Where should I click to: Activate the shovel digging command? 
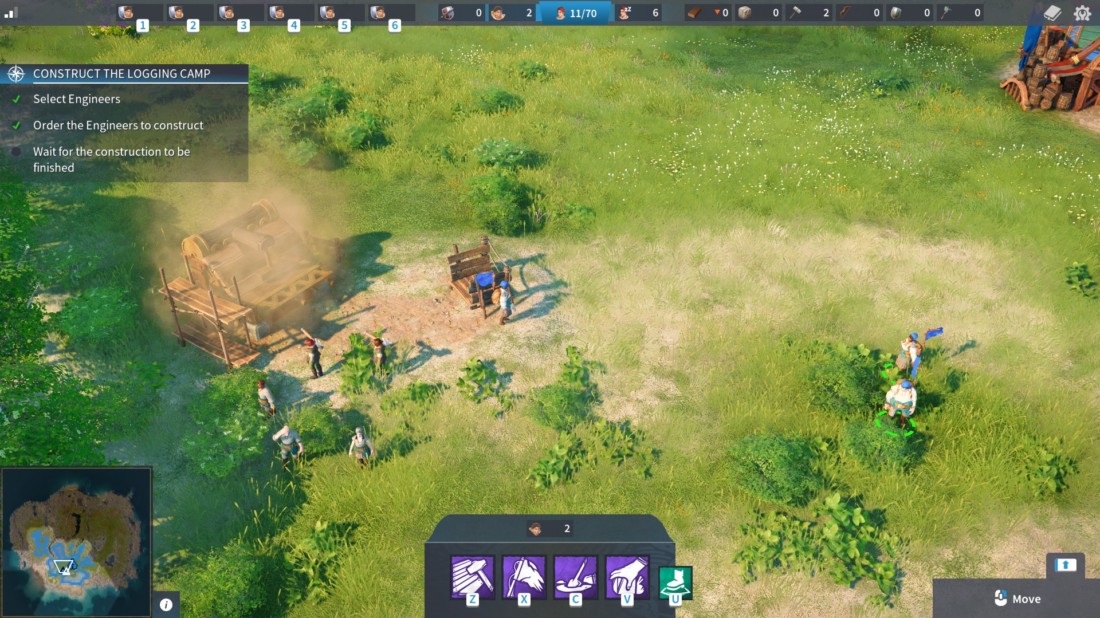[x=575, y=577]
